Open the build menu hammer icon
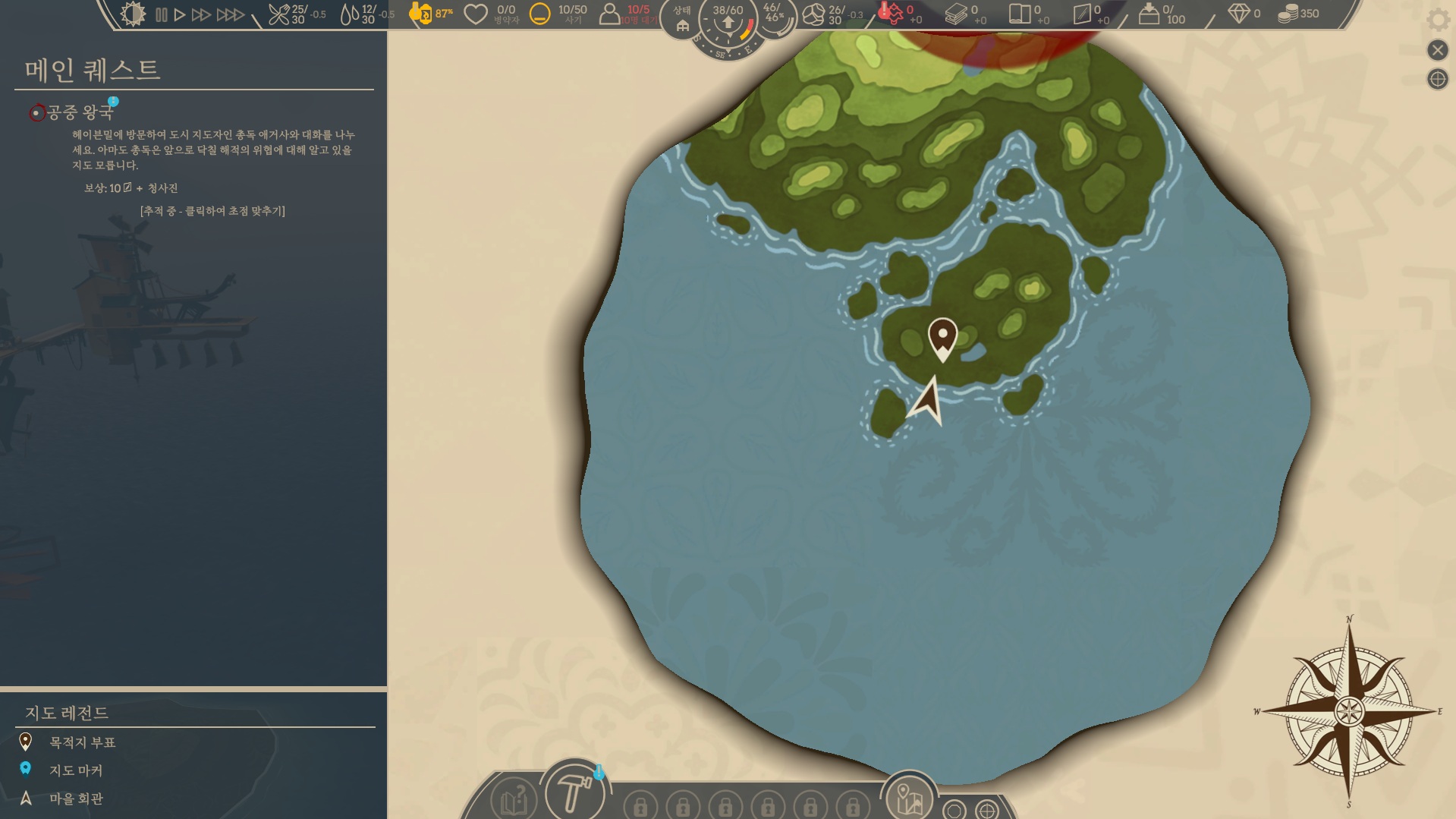1456x819 pixels. [574, 792]
